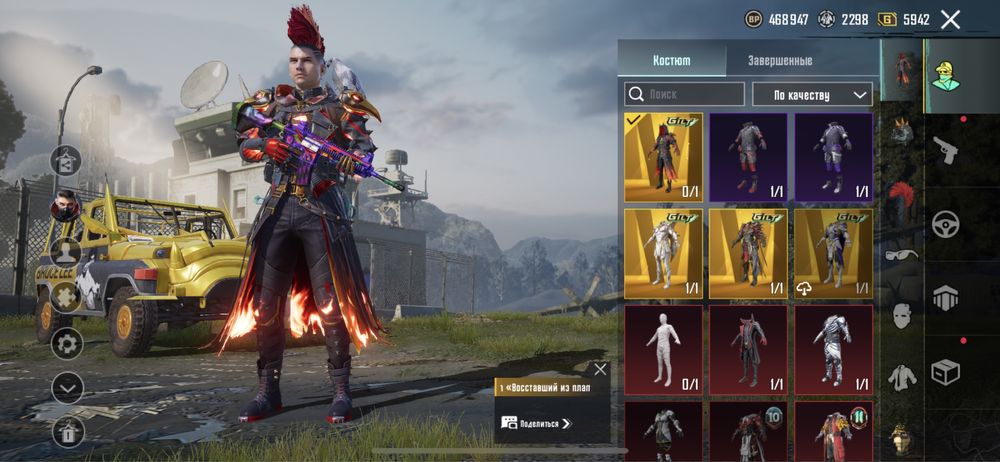1000x462 pixels.
Task: Switch to the Костюм tab
Action: tap(671, 60)
